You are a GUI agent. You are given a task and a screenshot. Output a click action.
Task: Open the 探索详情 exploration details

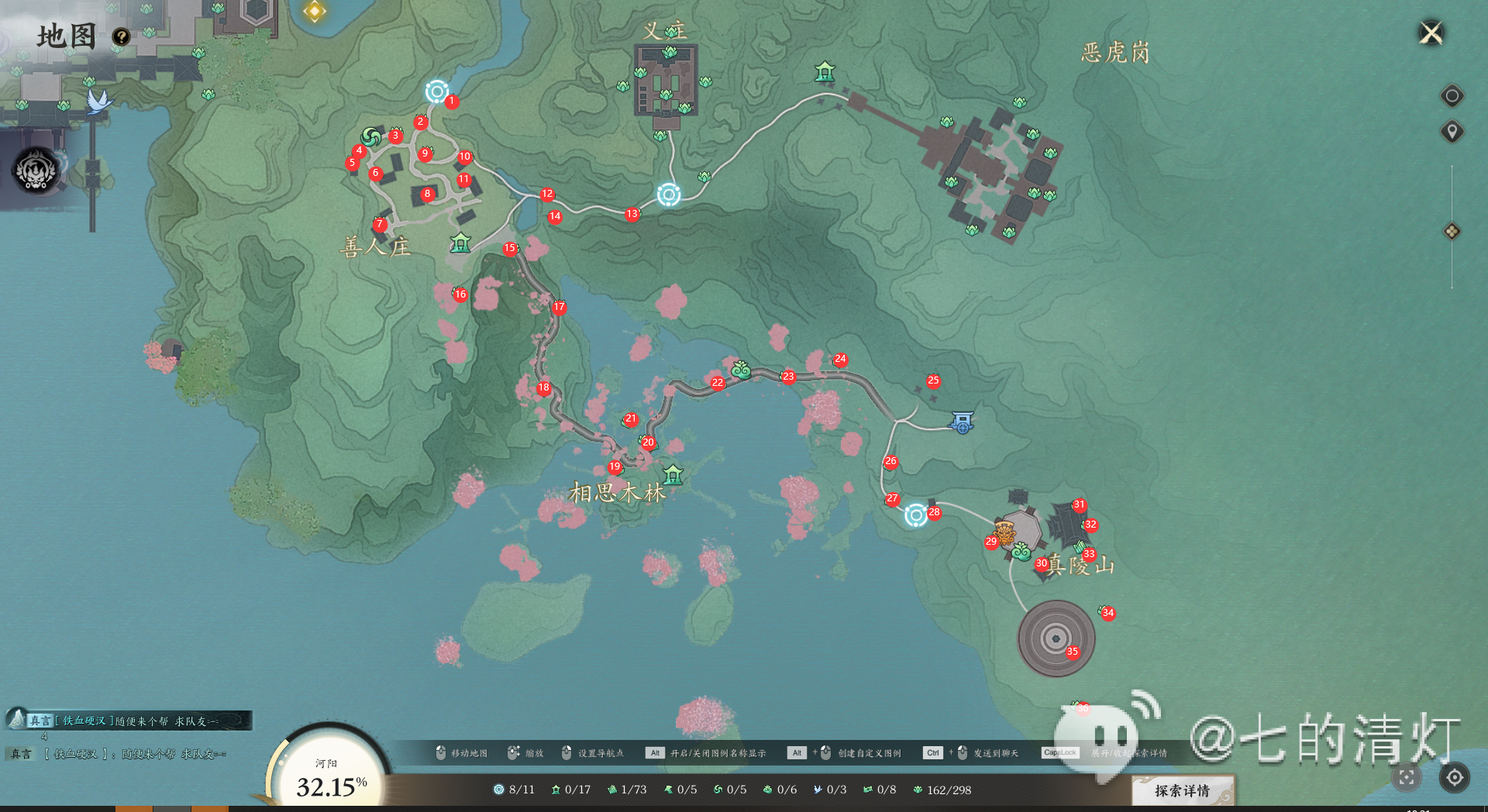[x=1182, y=790]
